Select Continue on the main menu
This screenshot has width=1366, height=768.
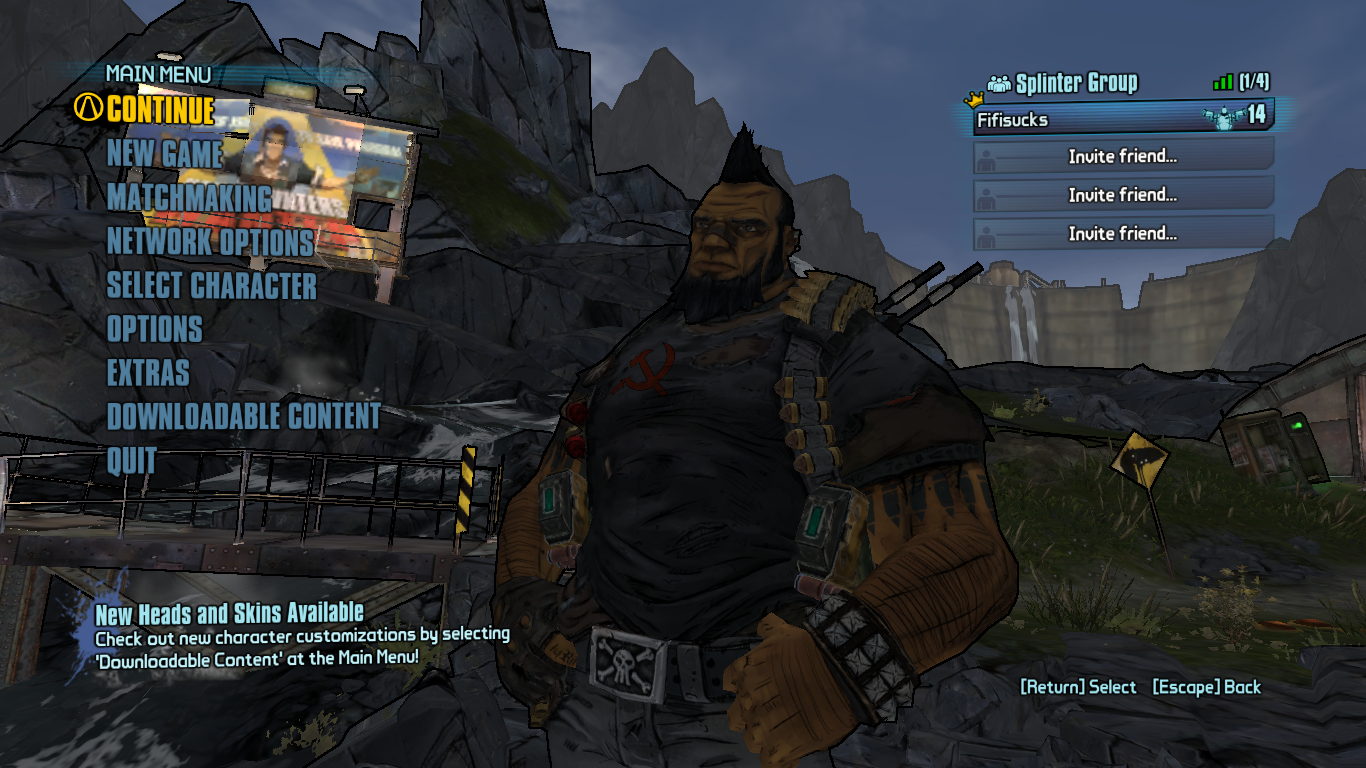160,109
